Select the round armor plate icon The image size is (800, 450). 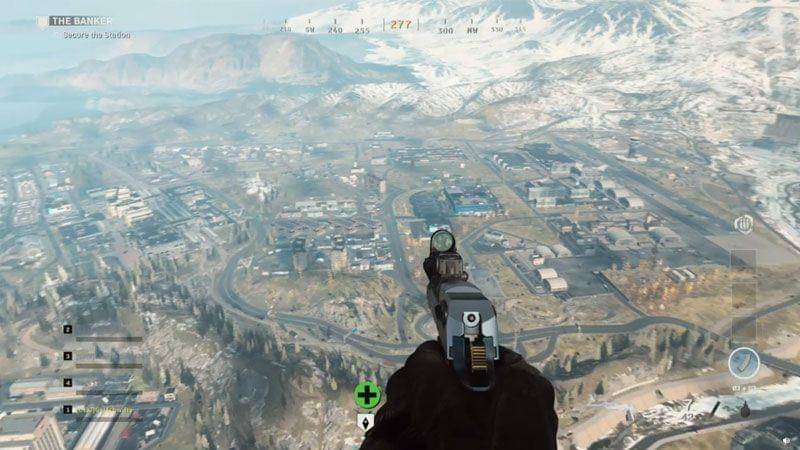click(743, 363)
